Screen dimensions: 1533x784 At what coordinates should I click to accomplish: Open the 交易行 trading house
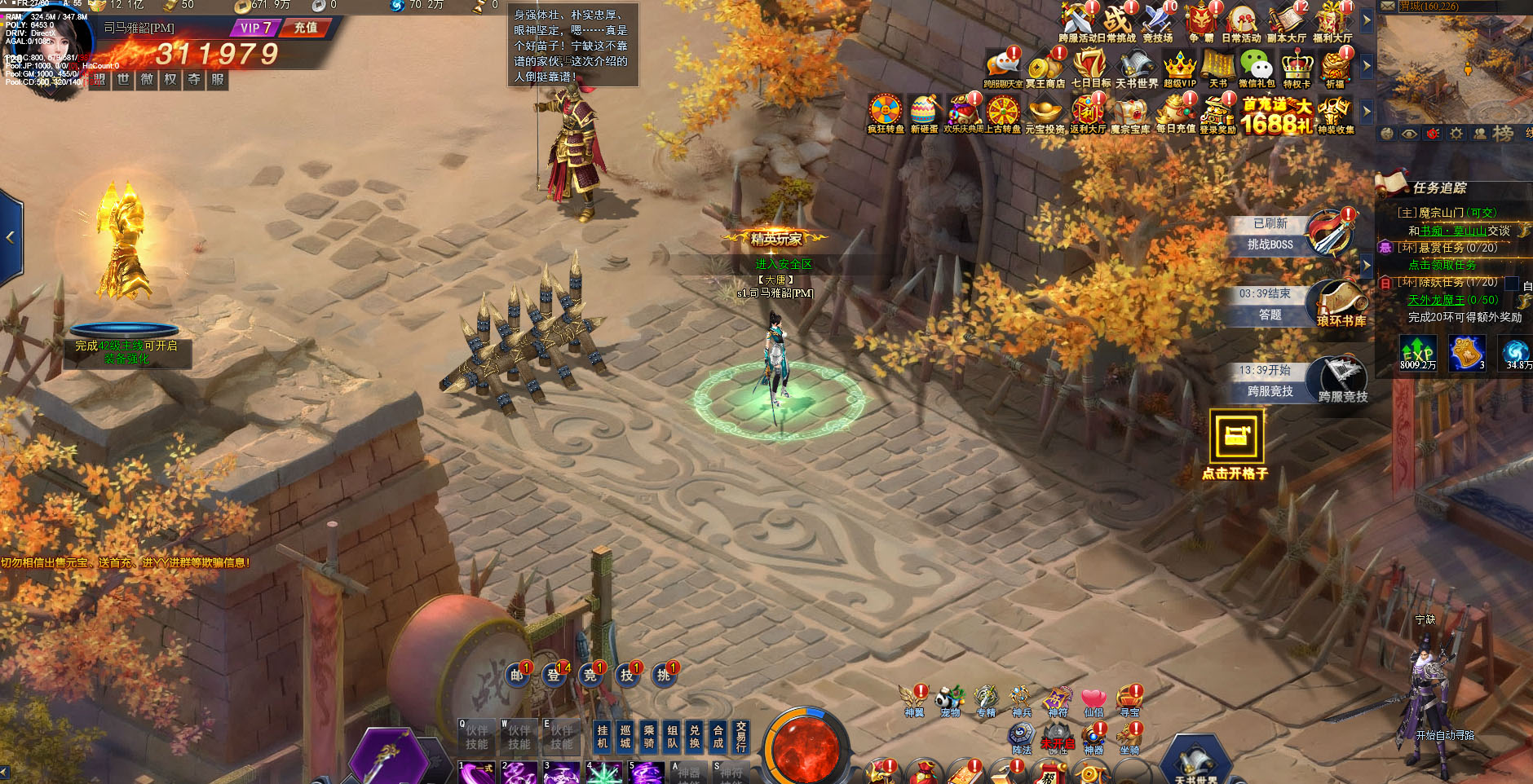(740, 736)
